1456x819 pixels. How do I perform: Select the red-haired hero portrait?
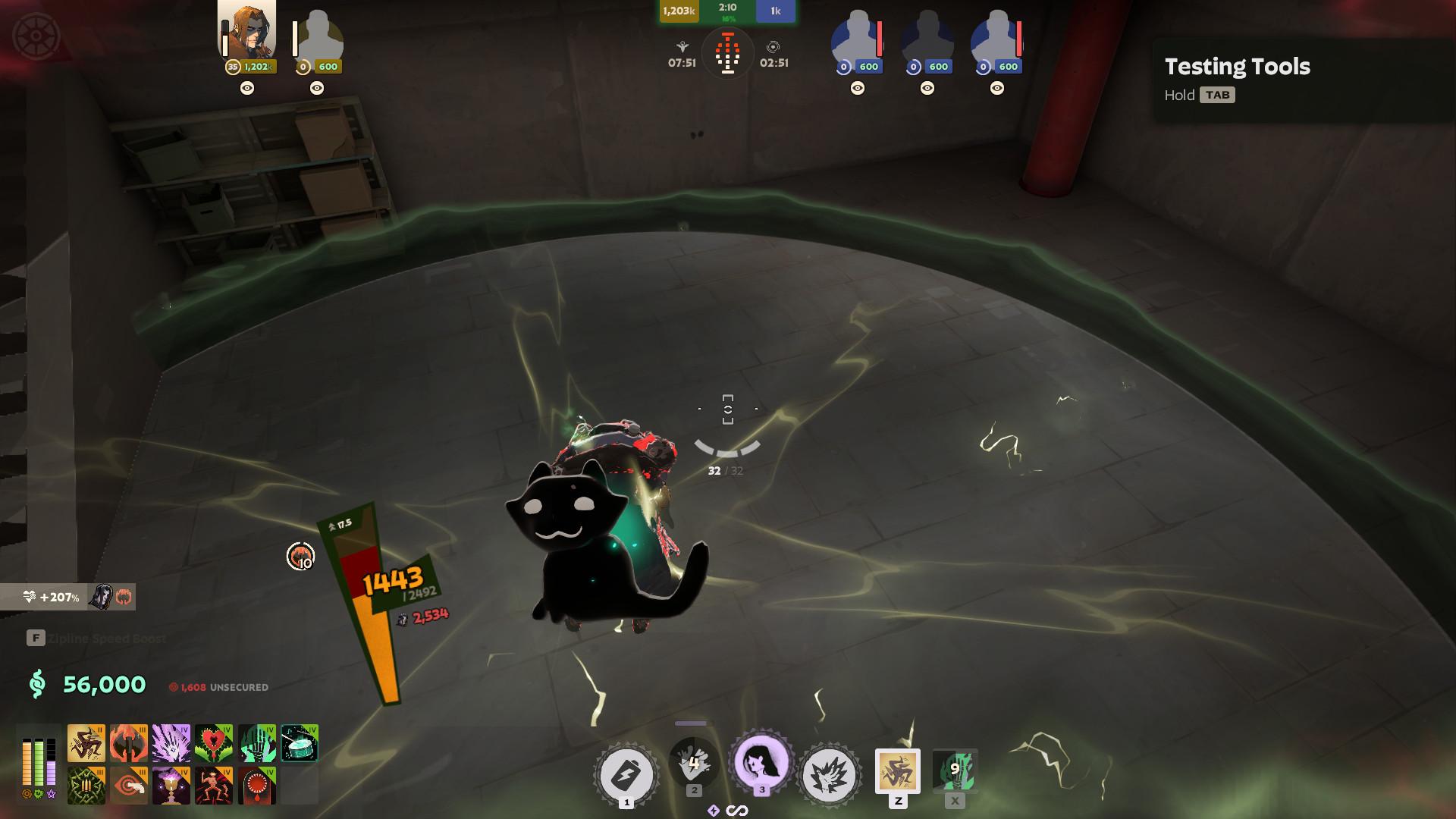(x=247, y=32)
